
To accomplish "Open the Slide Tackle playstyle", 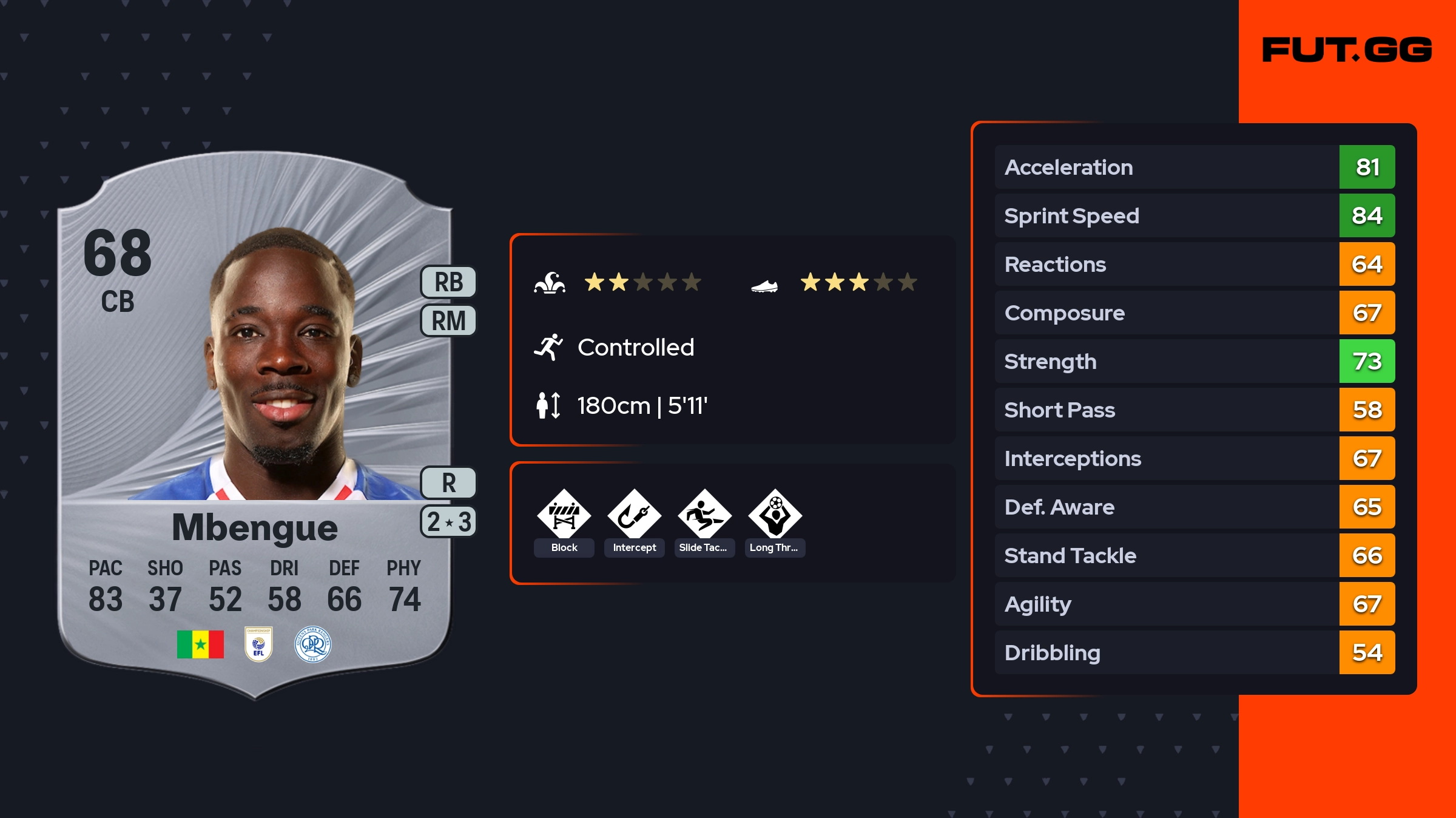I will 704,515.
